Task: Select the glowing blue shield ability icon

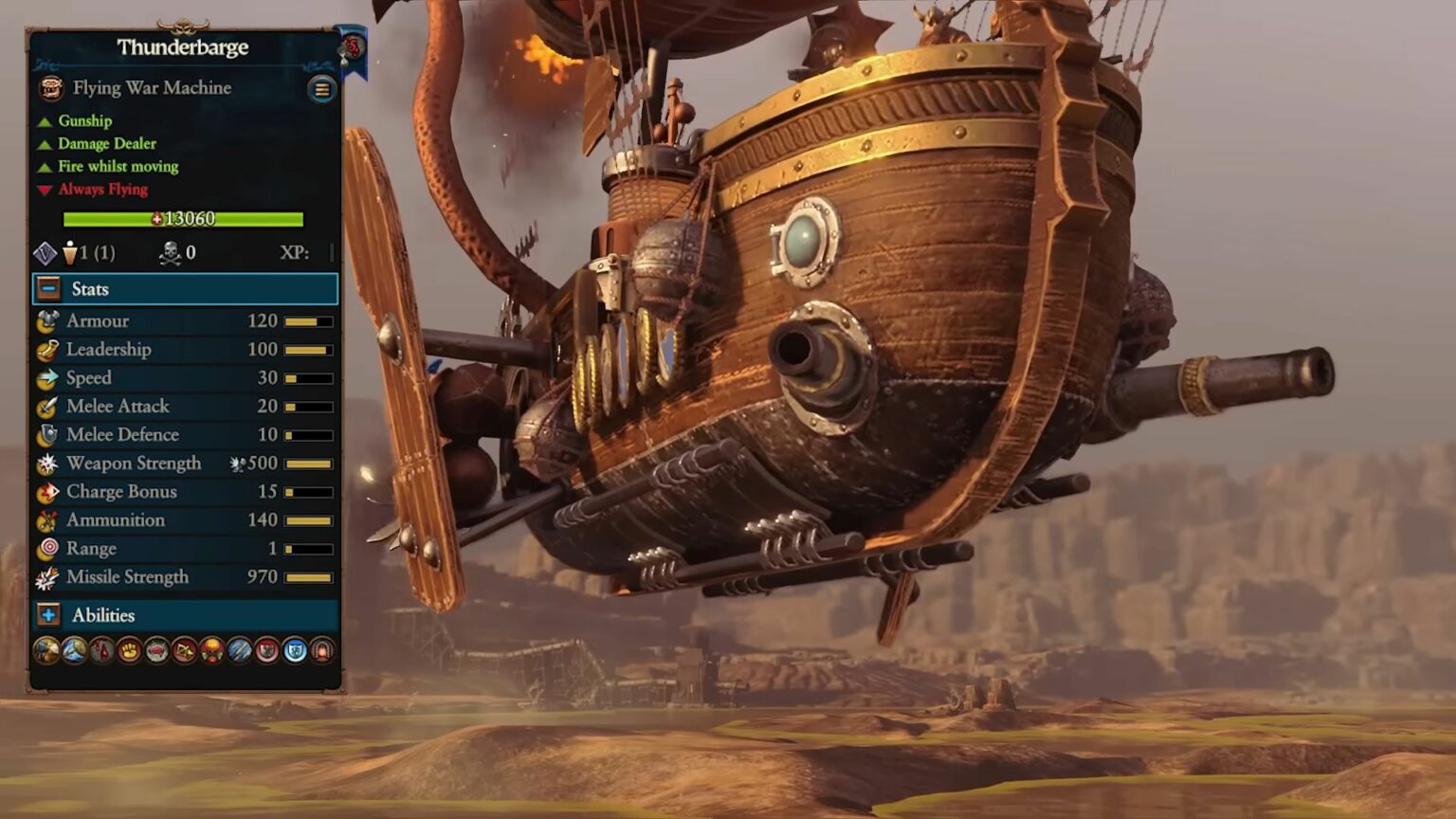Action: pyautogui.click(x=295, y=650)
